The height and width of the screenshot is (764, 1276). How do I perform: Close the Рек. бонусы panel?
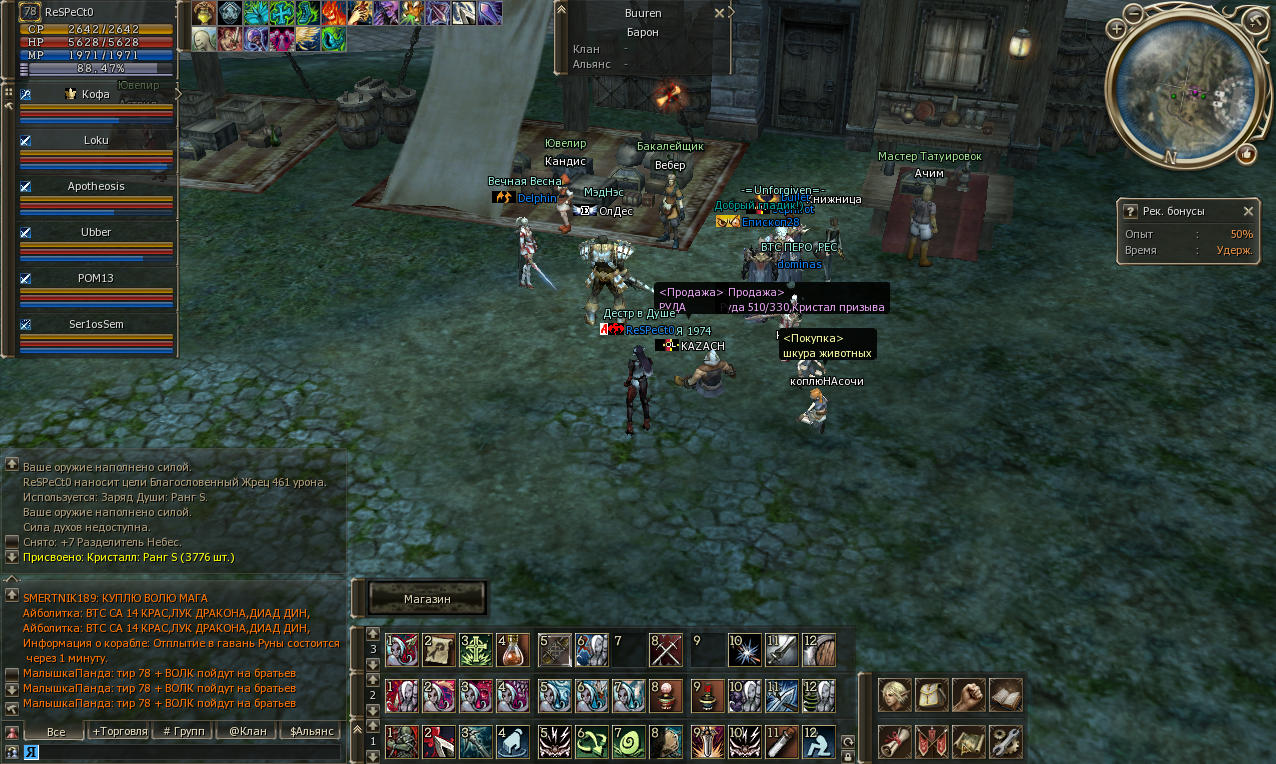pyautogui.click(x=1248, y=211)
